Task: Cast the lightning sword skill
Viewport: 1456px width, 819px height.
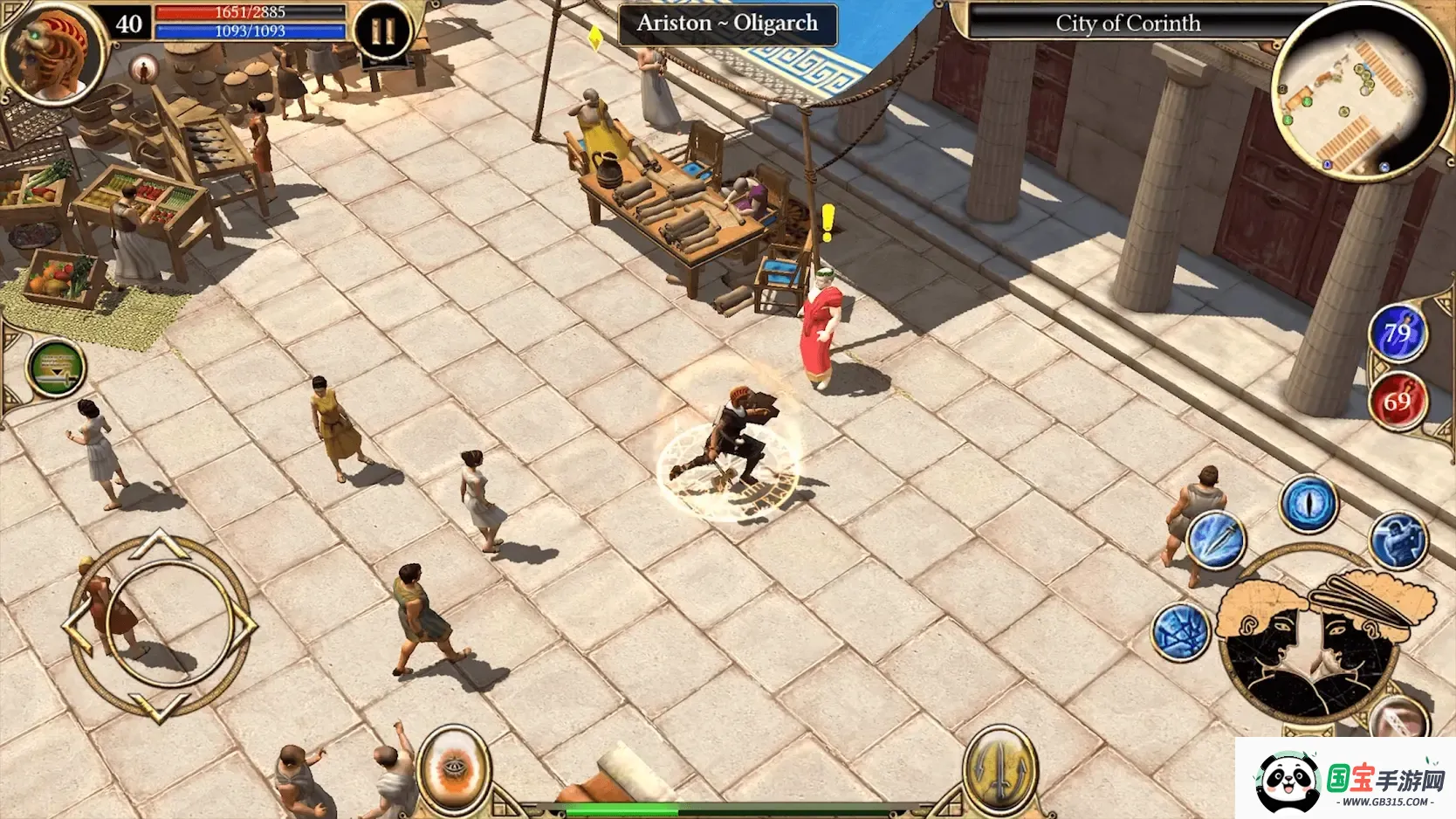Action: point(1216,539)
